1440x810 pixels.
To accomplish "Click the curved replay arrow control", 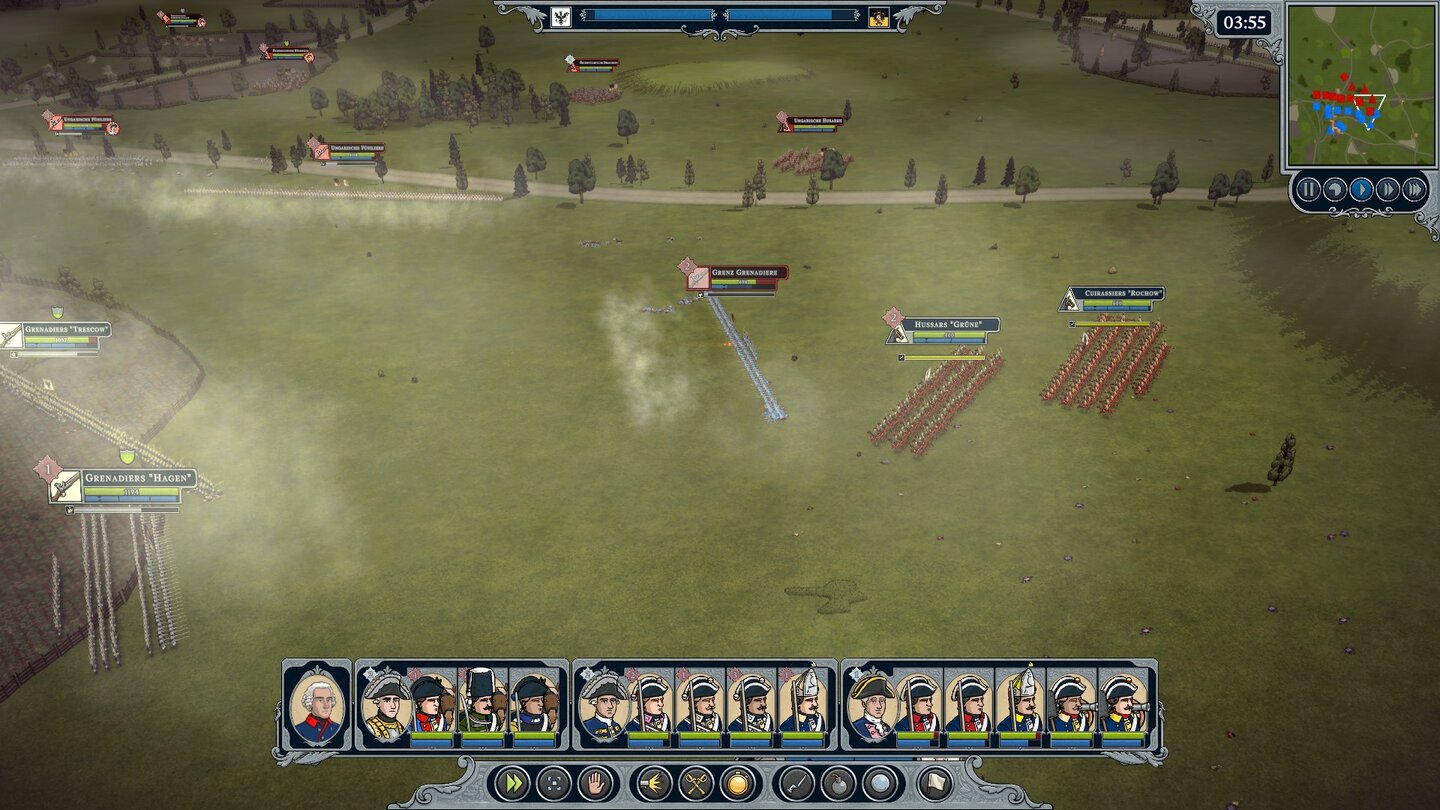I will [x=1336, y=187].
